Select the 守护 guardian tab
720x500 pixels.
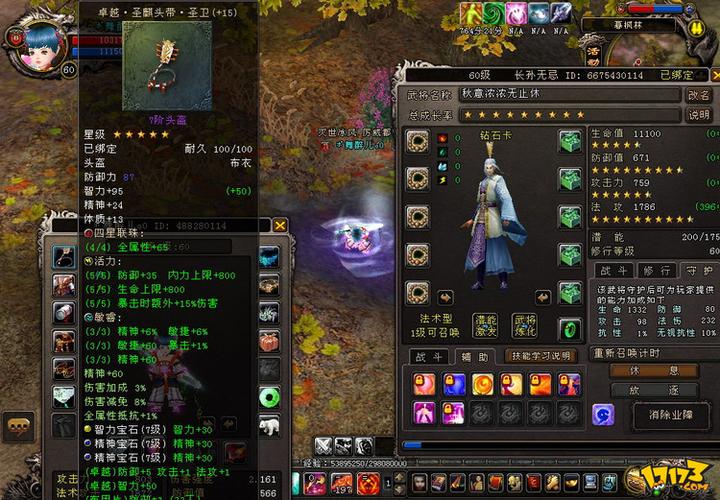[697, 271]
